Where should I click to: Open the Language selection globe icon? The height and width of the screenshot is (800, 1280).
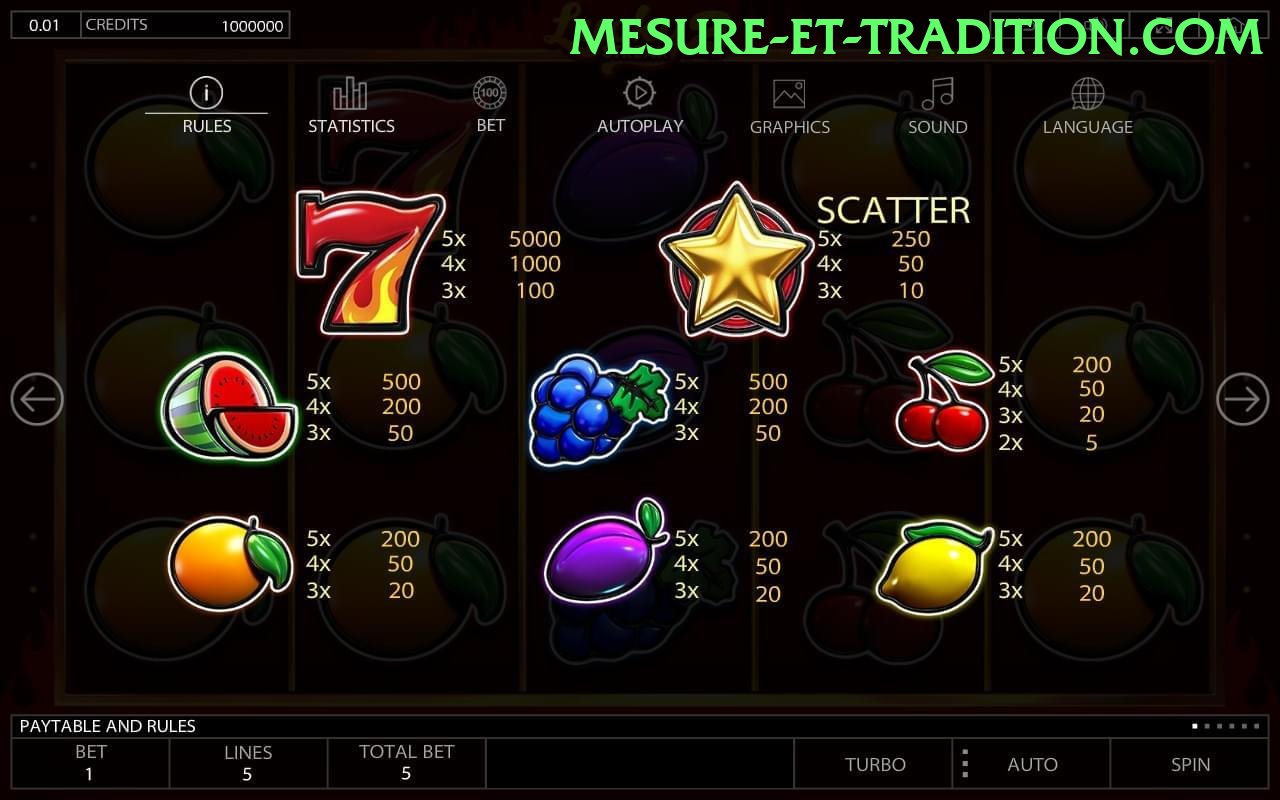pos(1087,91)
